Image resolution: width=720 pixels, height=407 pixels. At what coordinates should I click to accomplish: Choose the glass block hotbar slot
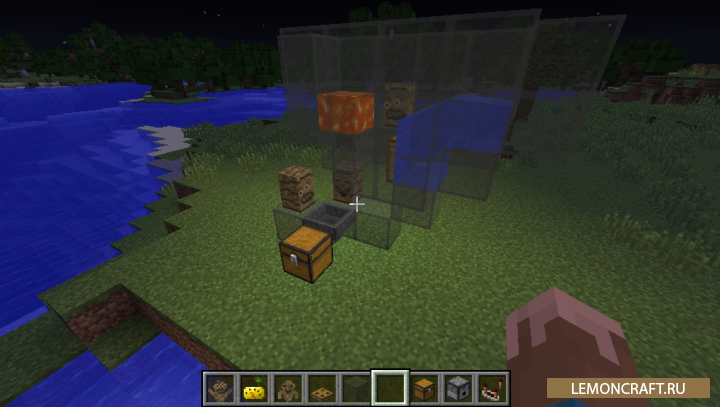[355, 388]
